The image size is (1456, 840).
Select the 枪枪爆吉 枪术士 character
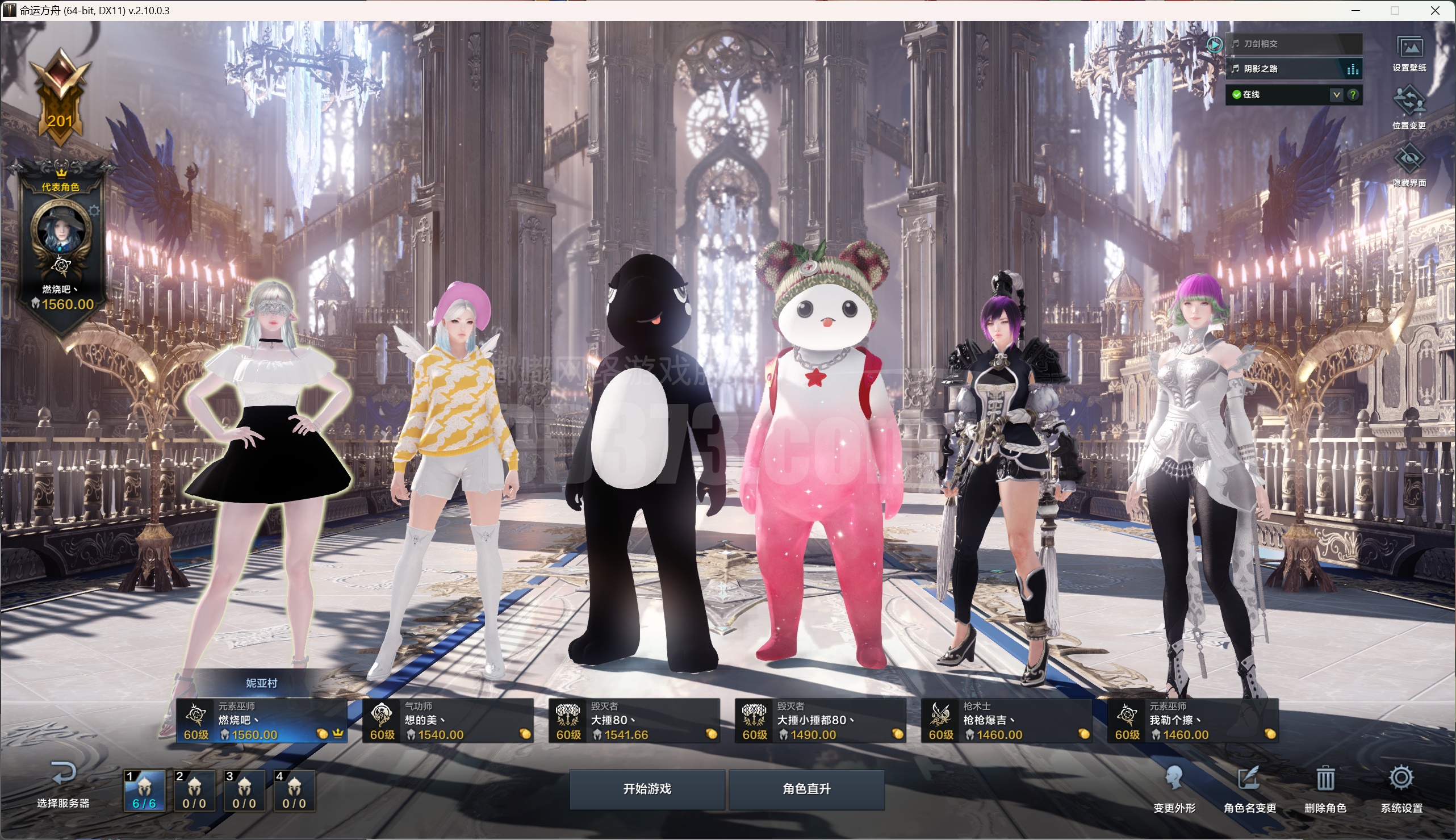(1007, 721)
